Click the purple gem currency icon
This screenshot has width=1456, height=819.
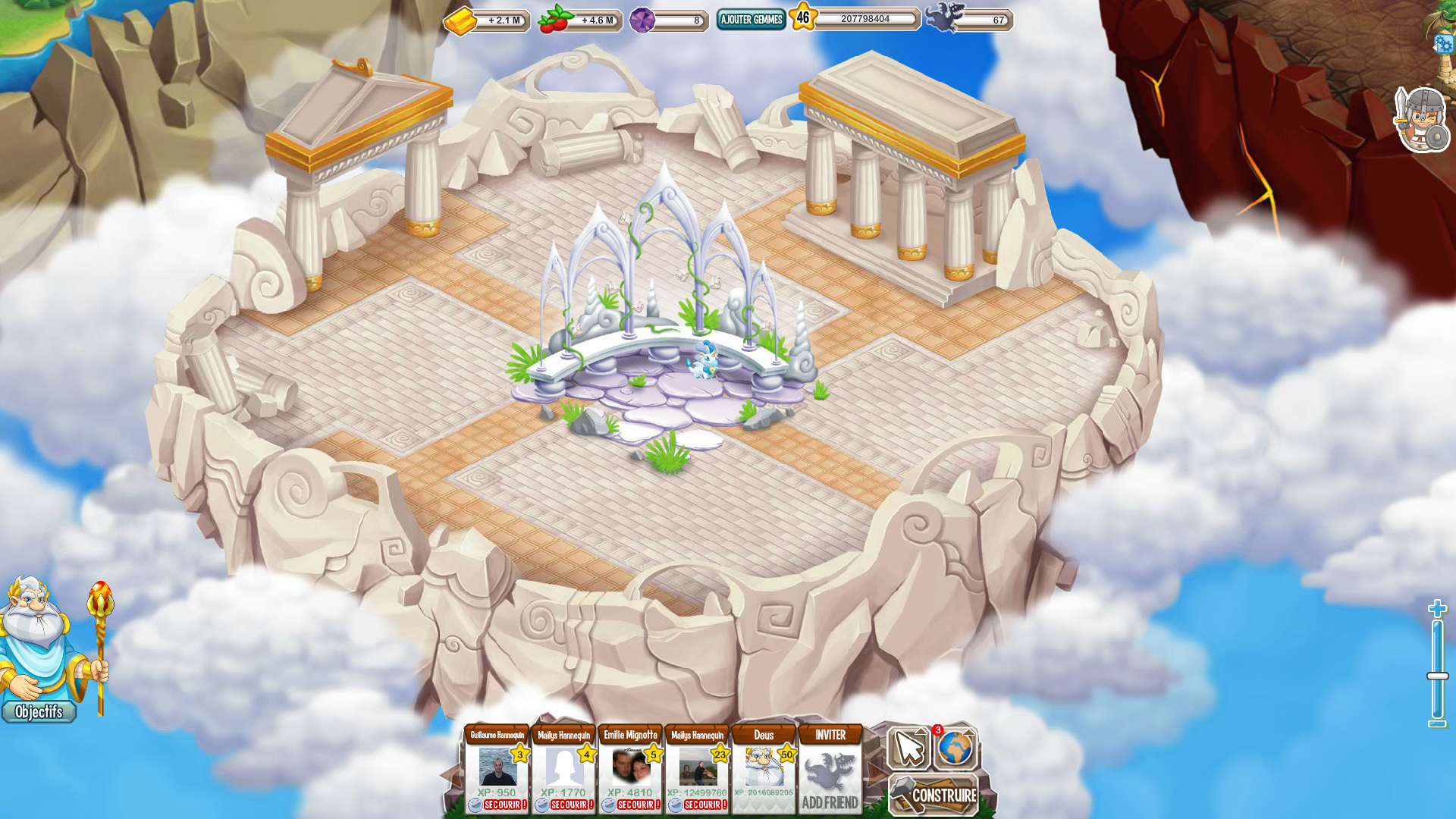(x=642, y=20)
